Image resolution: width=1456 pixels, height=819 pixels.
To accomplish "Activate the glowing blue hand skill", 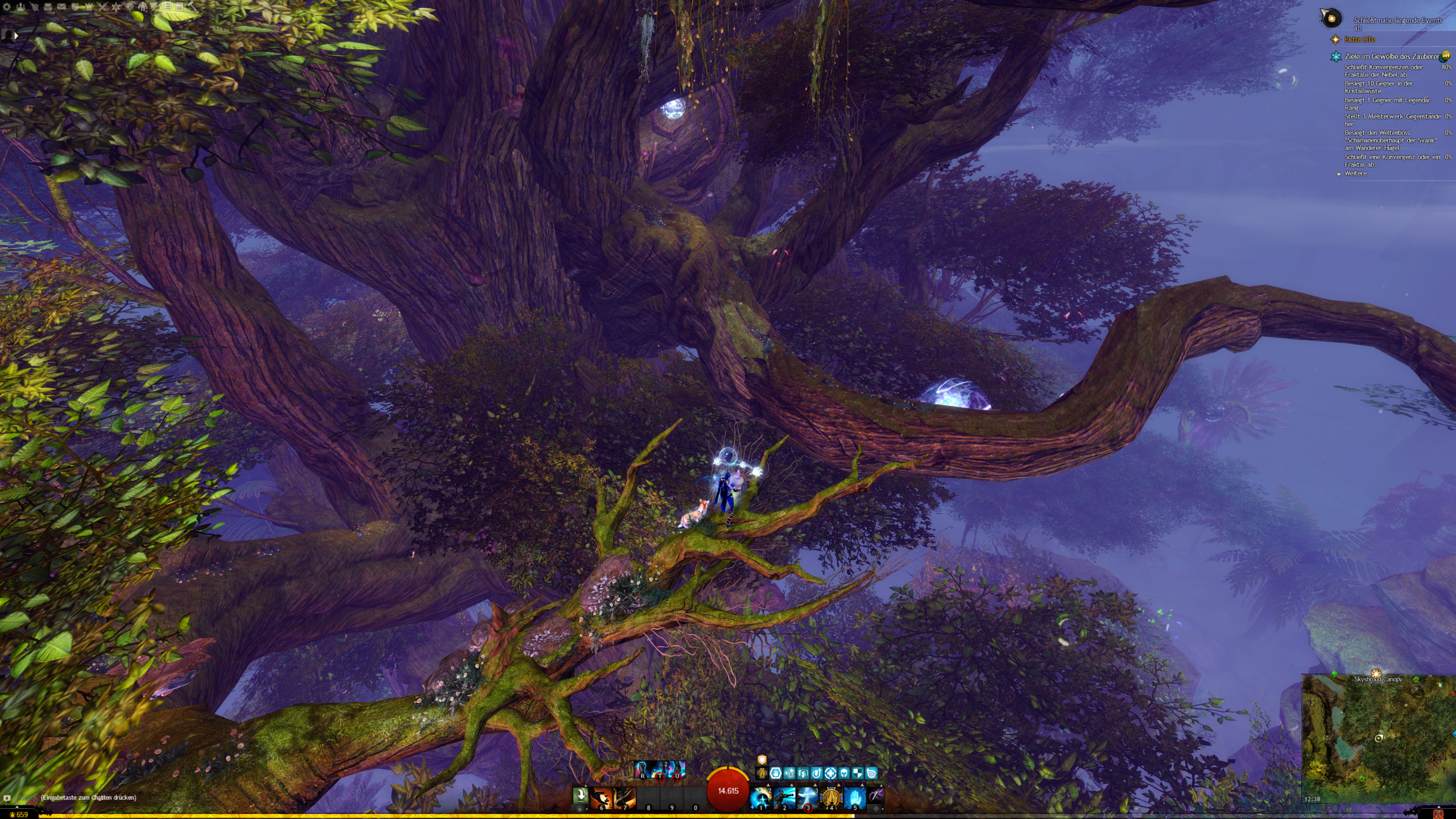I will coord(854,798).
